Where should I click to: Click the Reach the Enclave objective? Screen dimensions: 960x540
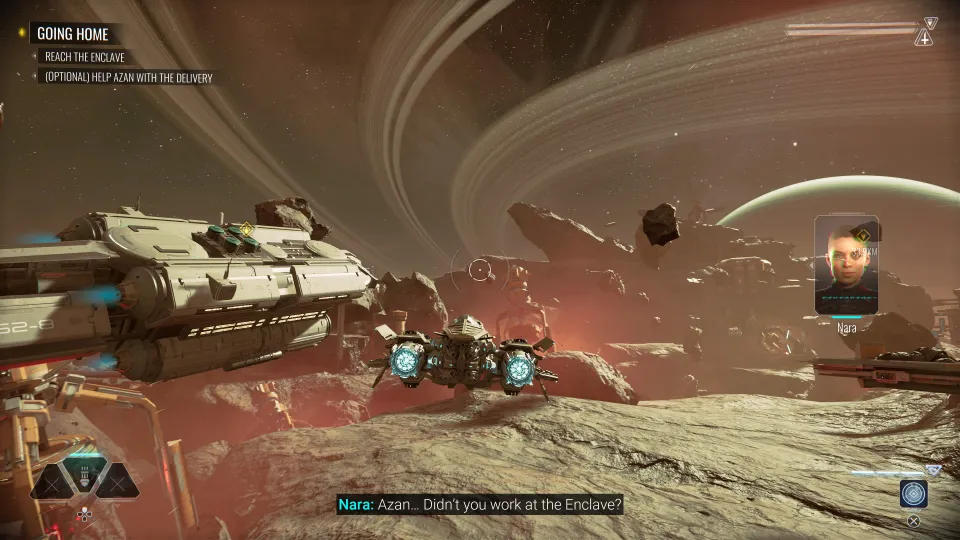pyautogui.click(x=85, y=57)
